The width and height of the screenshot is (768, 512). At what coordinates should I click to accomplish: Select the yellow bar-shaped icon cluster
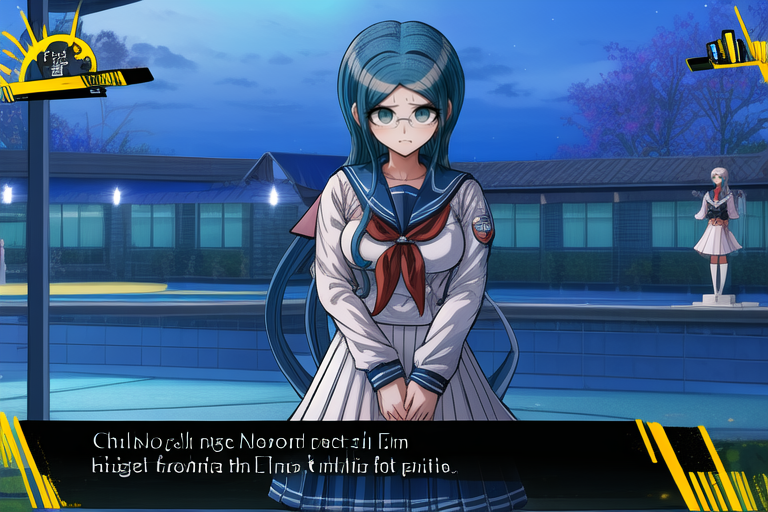[x=725, y=48]
